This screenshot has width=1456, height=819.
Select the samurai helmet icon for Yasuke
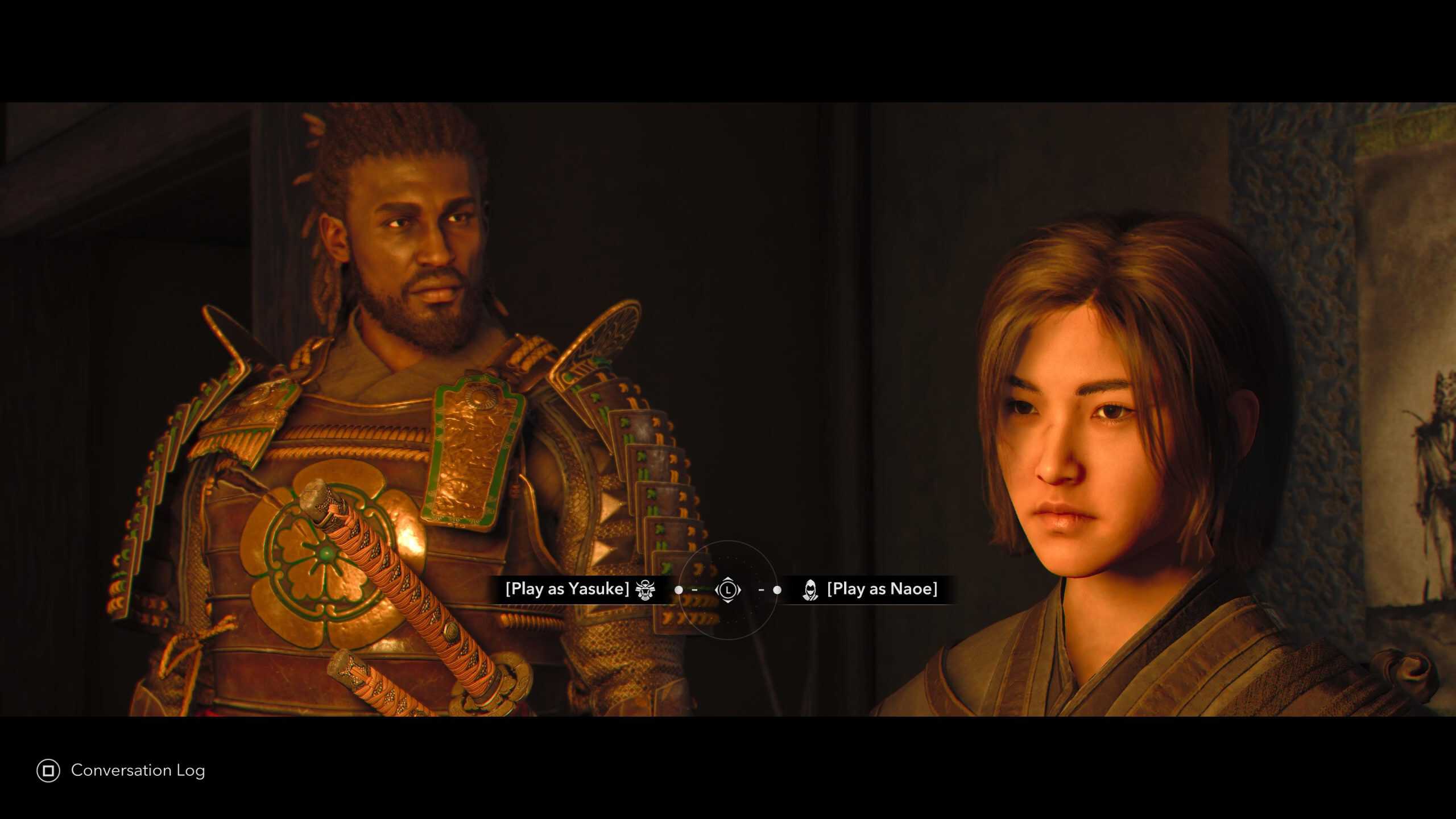[645, 591]
